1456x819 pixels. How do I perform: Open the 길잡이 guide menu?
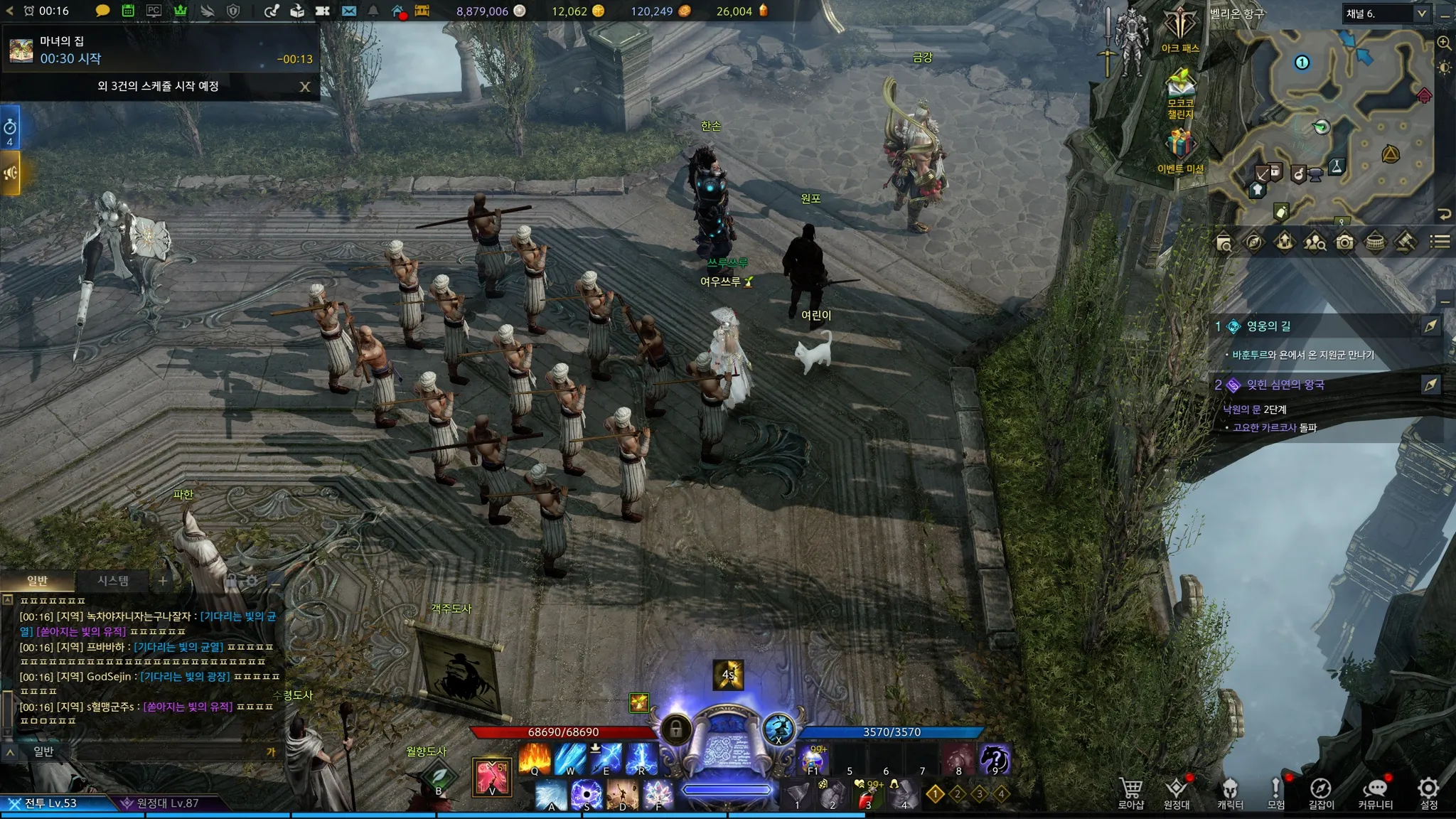1321,792
